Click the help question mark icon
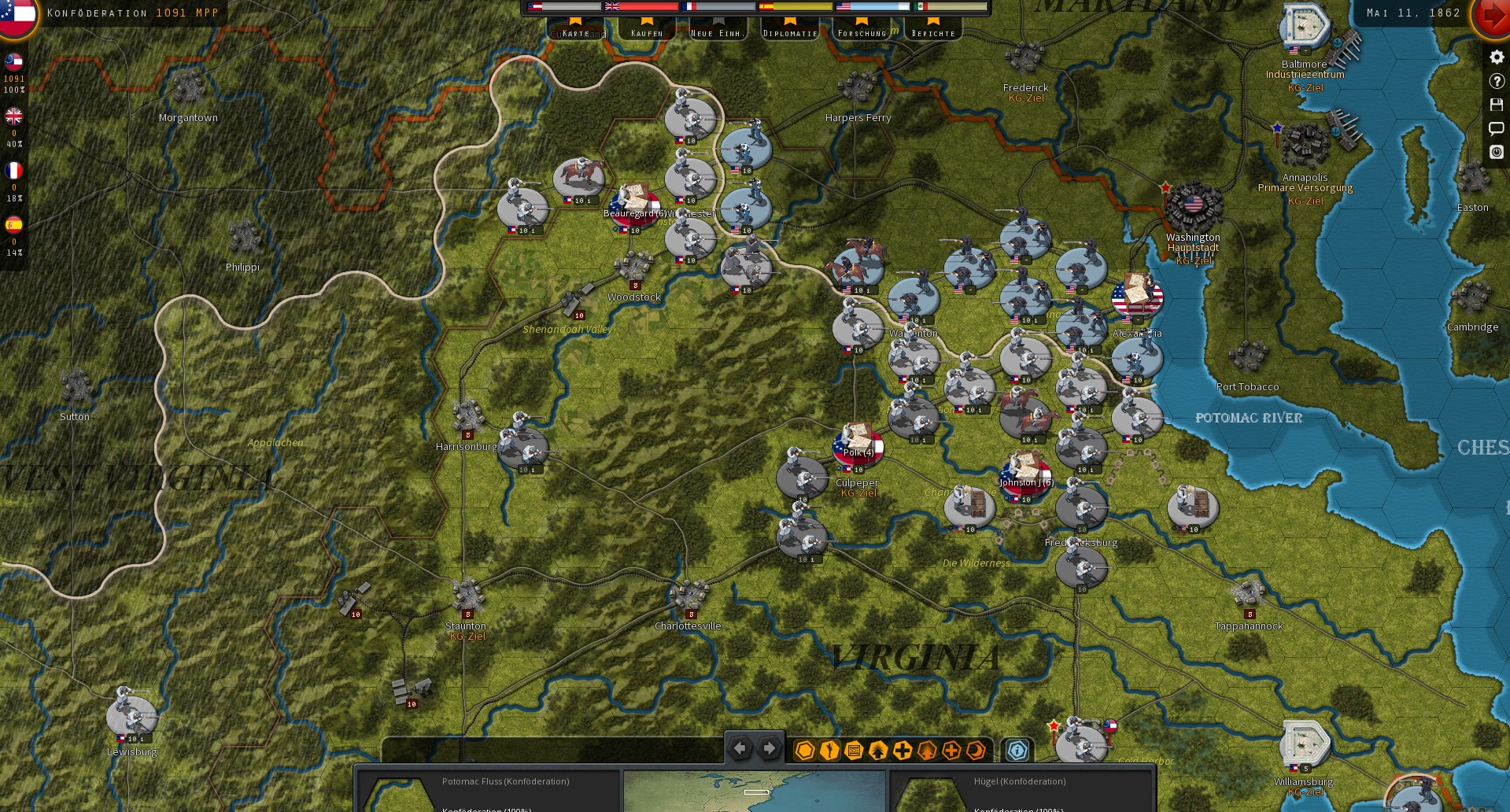Image resolution: width=1510 pixels, height=812 pixels. tap(1496, 80)
